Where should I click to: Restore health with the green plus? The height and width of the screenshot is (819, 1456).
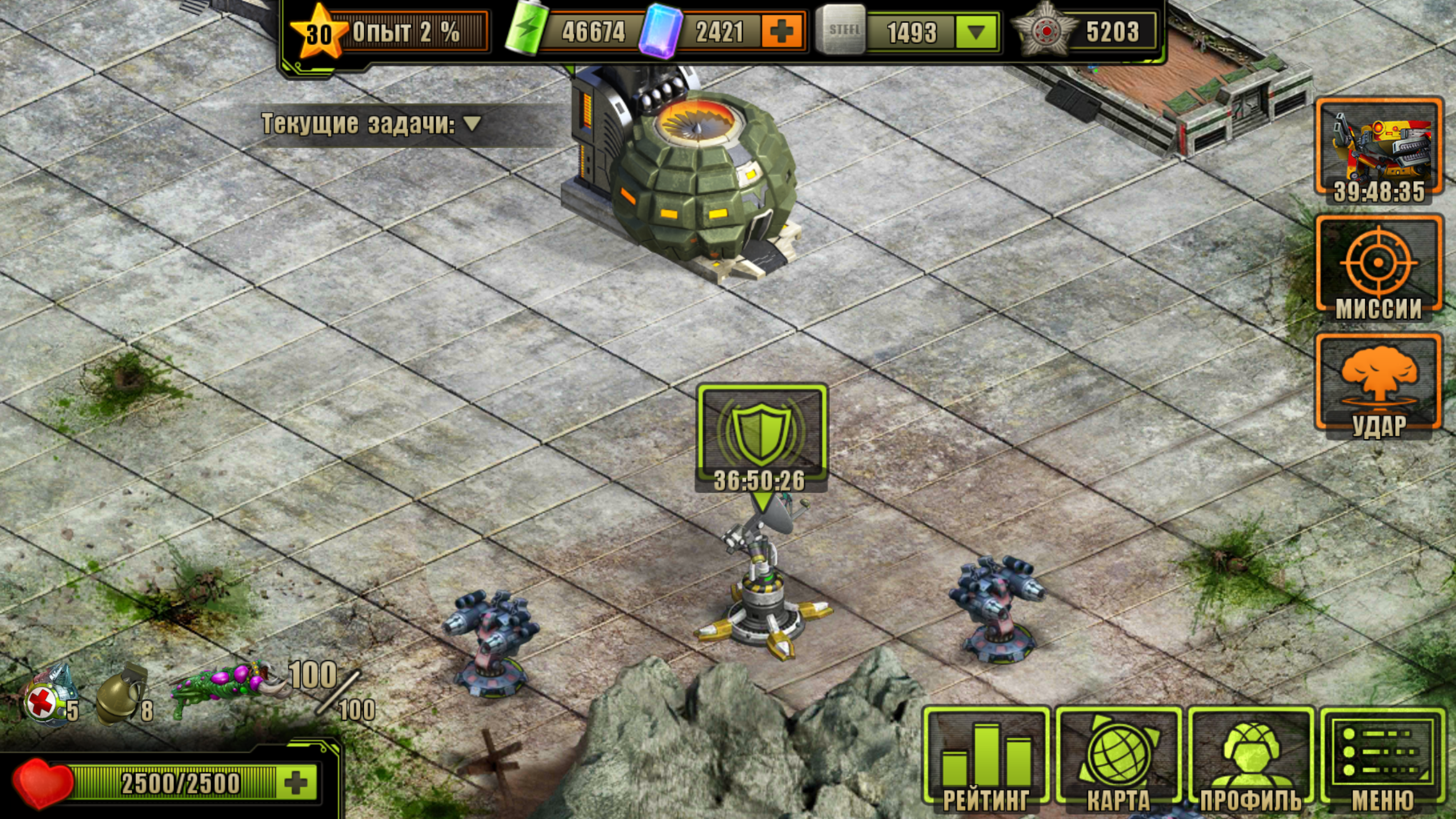[296, 783]
